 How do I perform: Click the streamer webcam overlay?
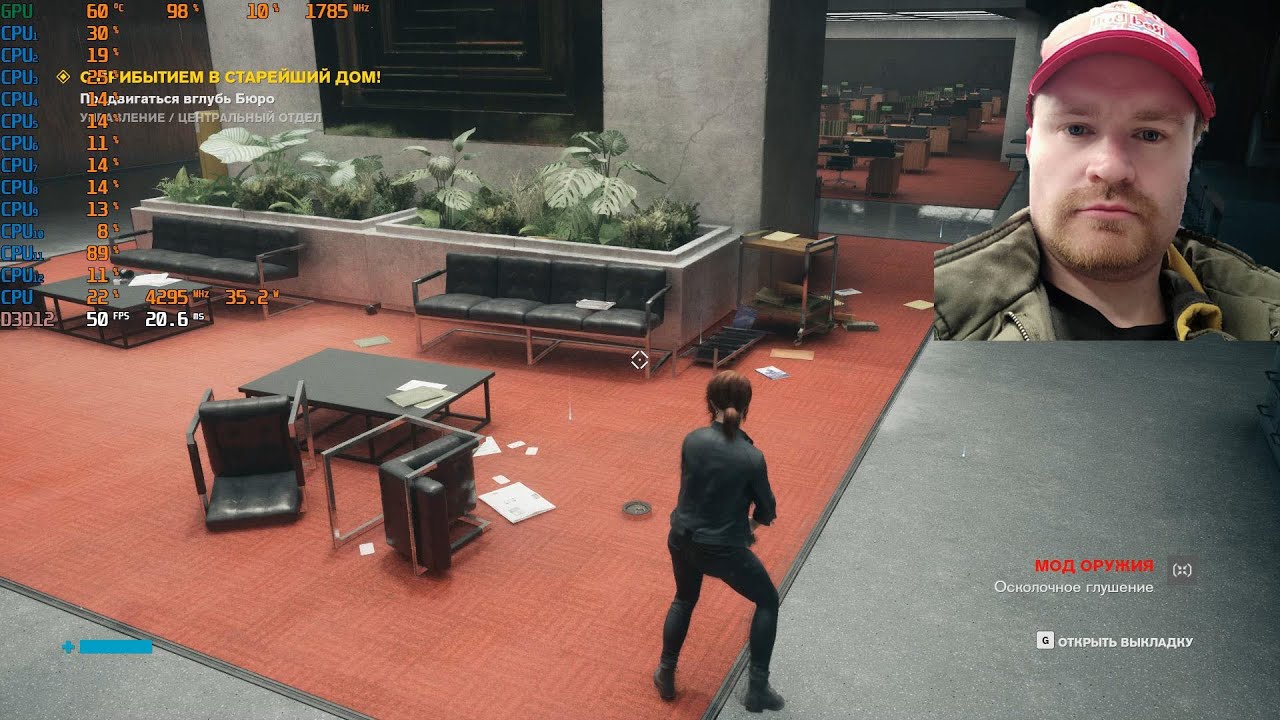[1106, 170]
